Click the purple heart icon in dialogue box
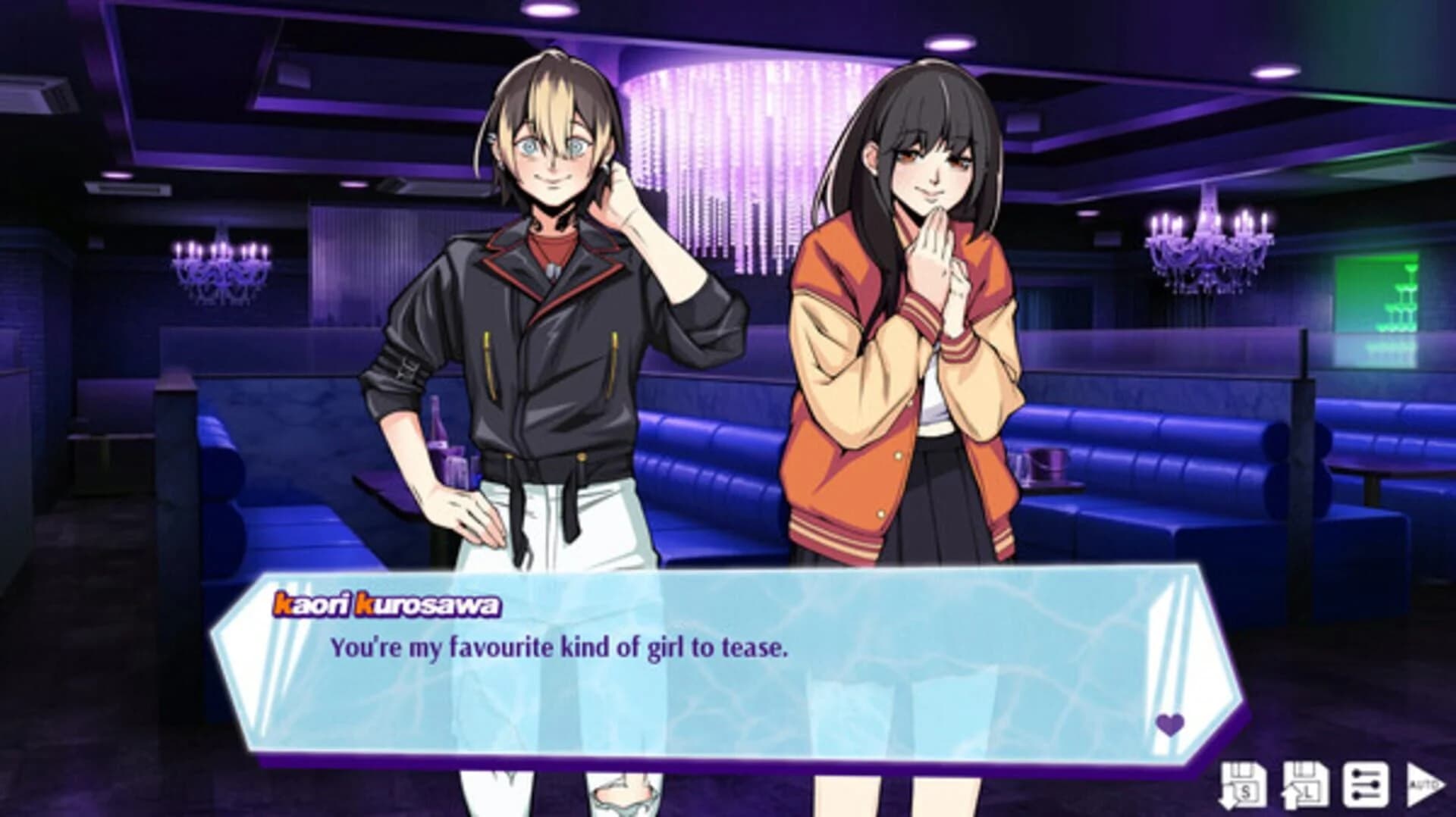The image size is (1456, 817). click(x=1167, y=725)
